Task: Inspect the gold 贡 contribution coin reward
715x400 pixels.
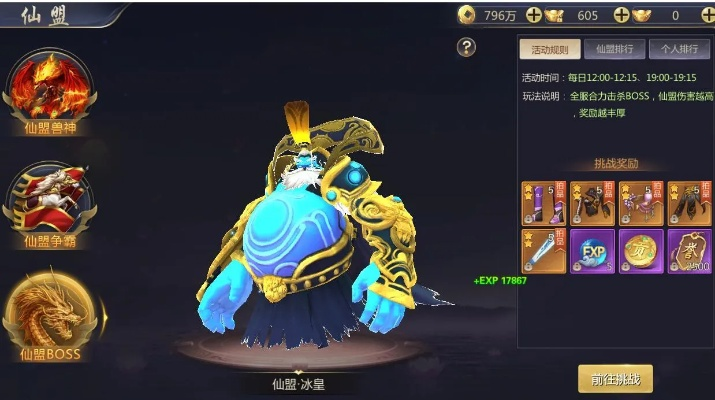Action: tap(640, 251)
